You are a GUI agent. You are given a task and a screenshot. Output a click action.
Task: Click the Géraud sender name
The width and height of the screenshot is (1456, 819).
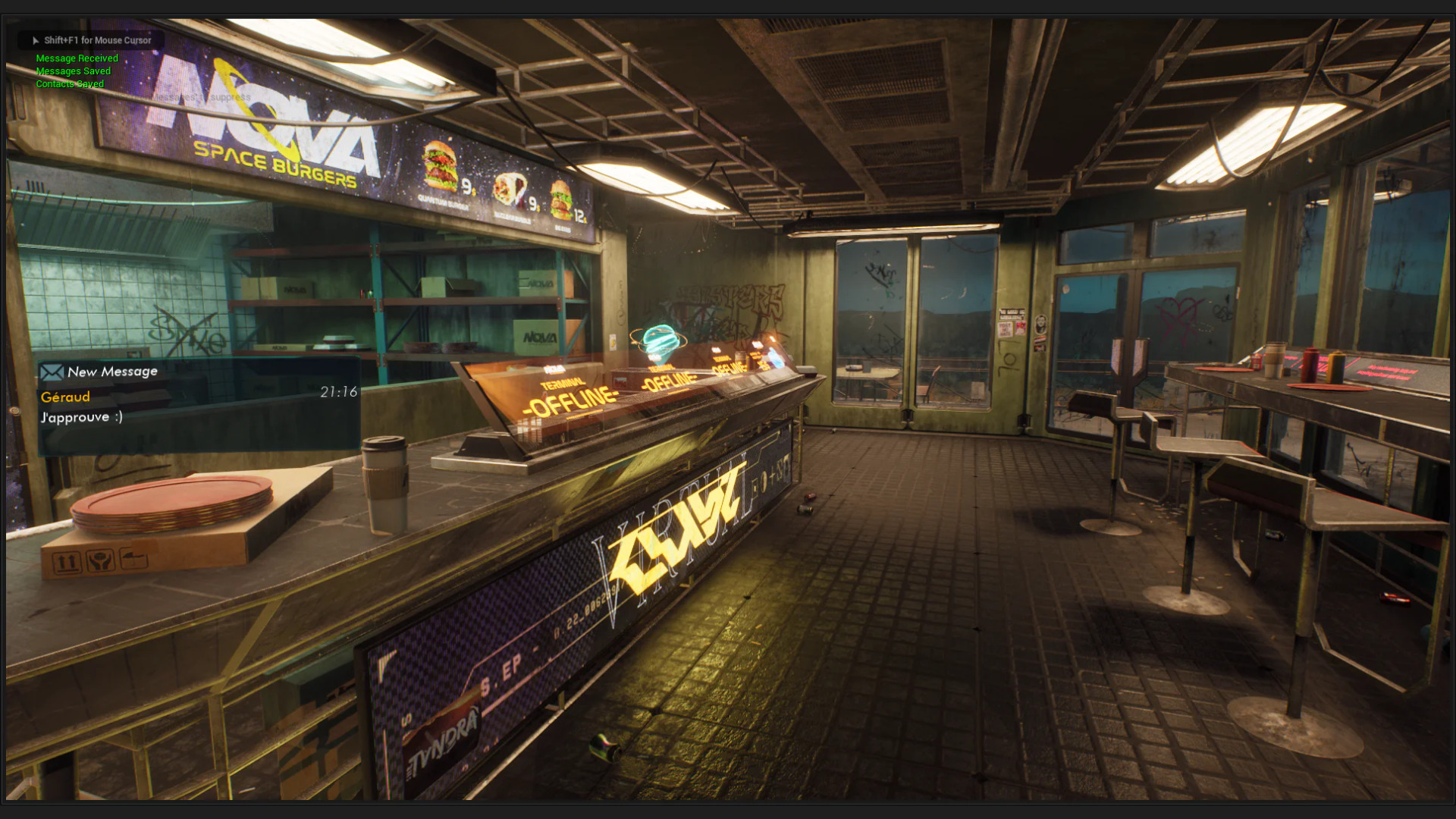64,396
